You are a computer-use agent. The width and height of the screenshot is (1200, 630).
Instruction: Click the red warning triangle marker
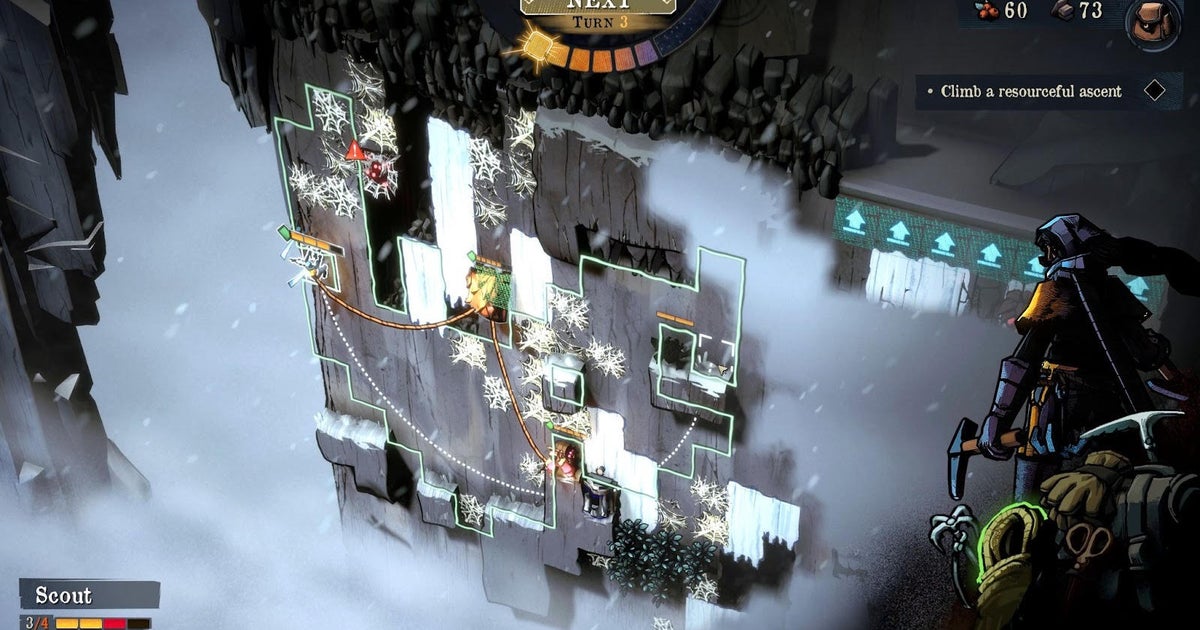point(354,151)
